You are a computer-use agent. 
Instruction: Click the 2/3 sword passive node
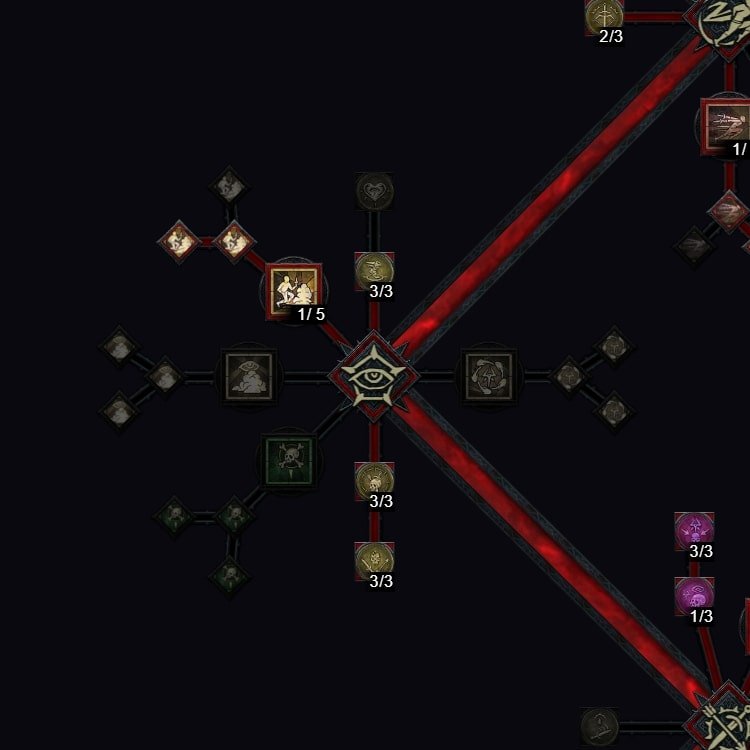click(605, 15)
